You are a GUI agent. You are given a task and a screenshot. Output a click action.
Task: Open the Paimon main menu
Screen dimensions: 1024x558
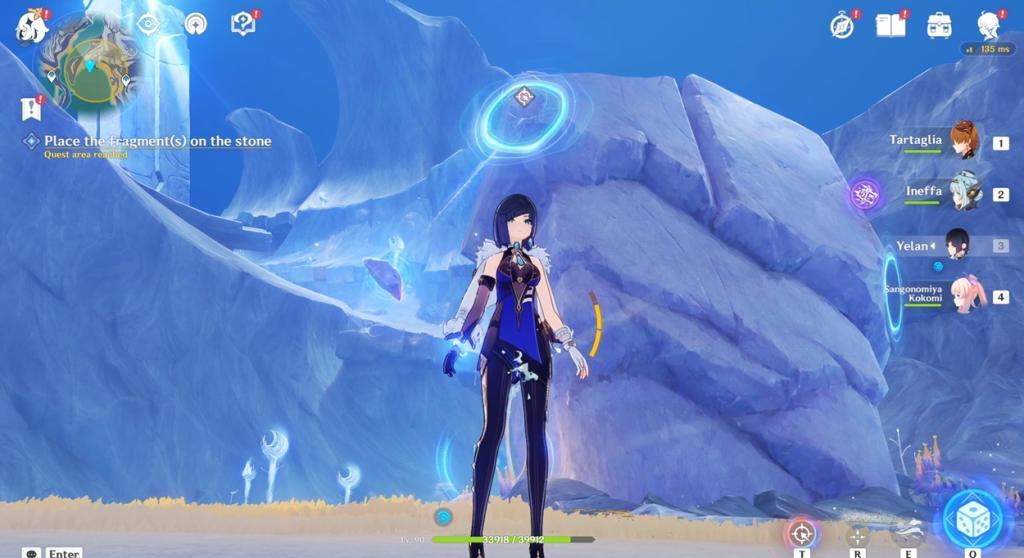tap(31, 27)
